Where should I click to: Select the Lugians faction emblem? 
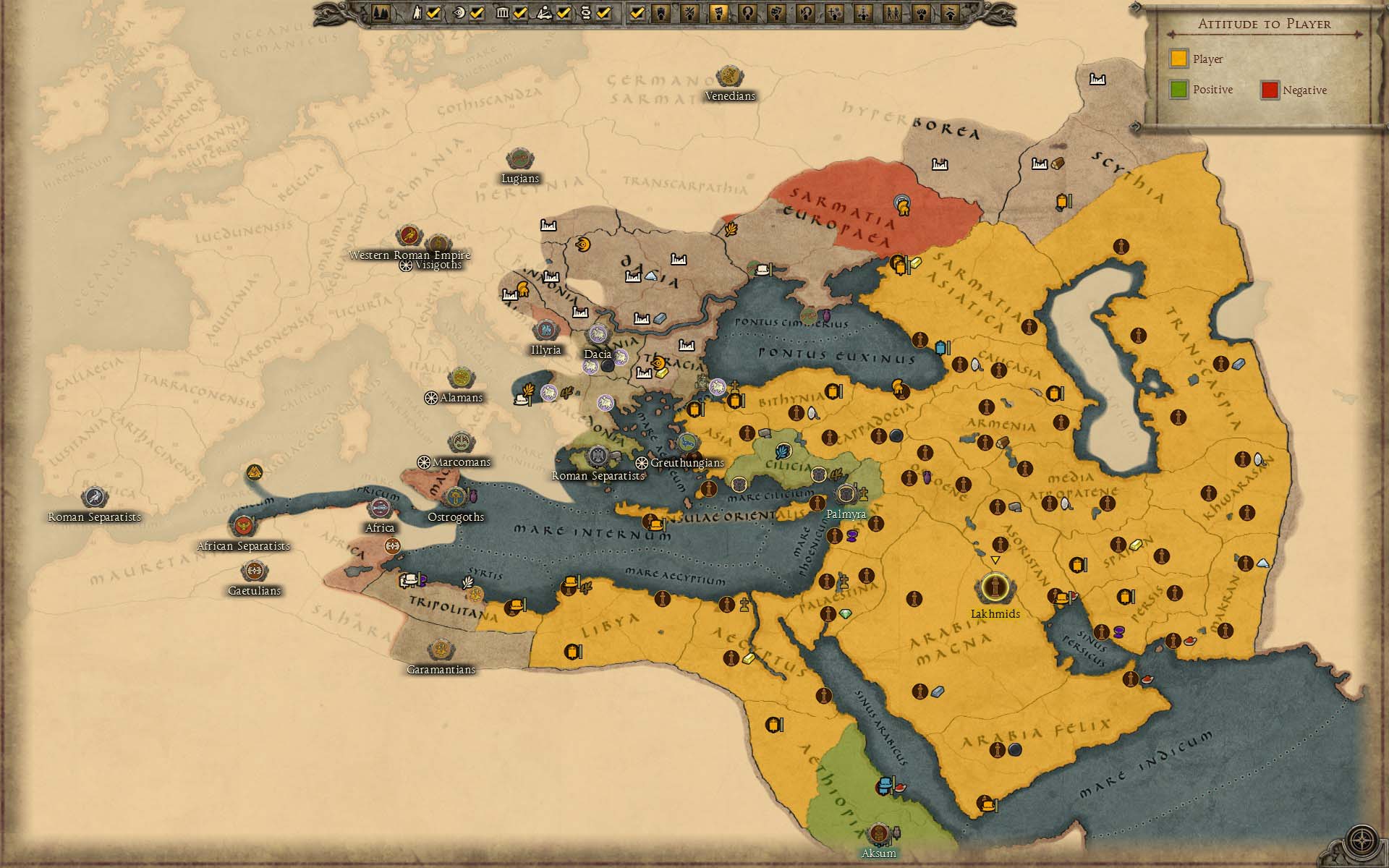pos(519,159)
